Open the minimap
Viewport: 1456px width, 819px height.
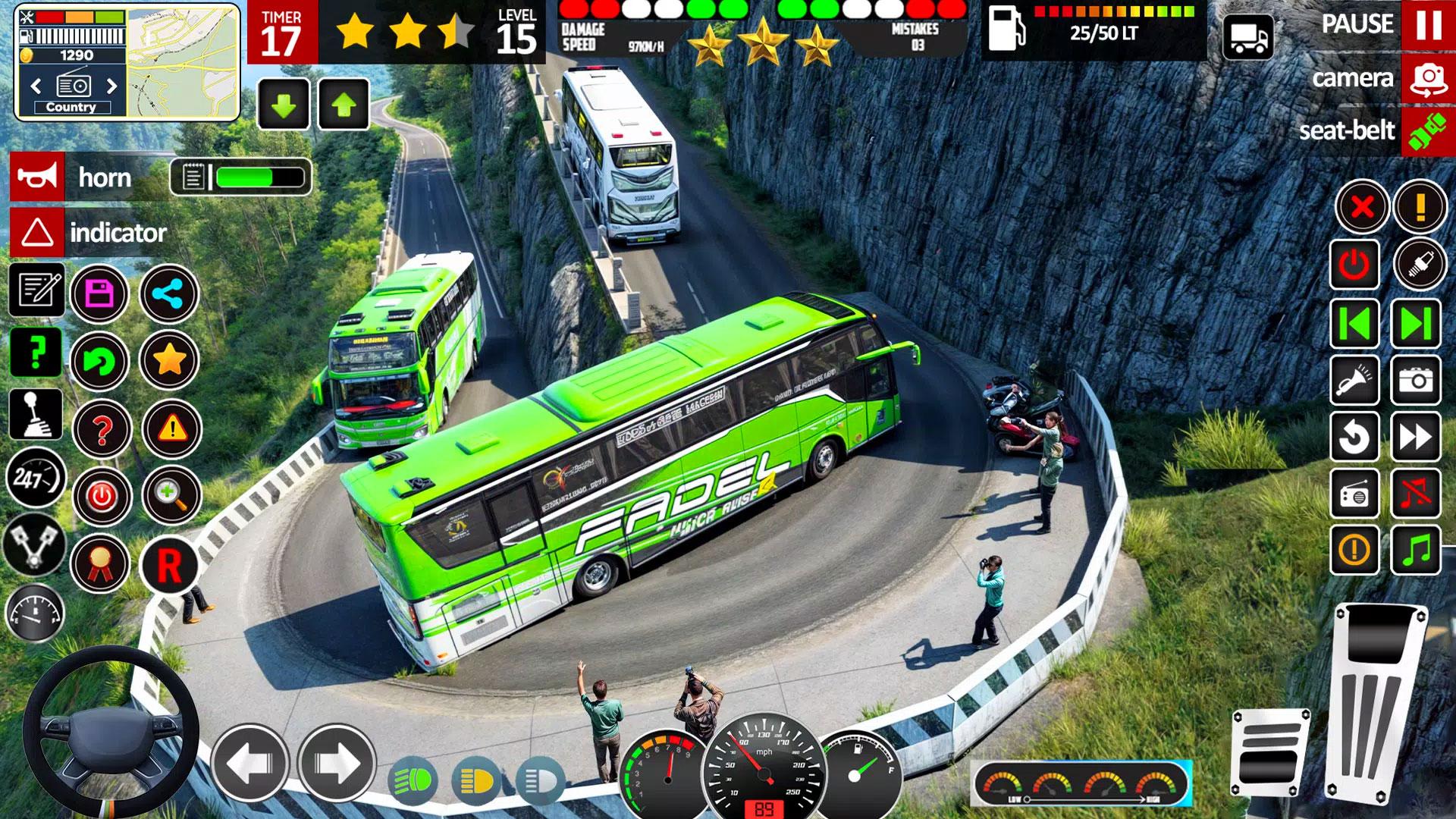click(x=183, y=62)
